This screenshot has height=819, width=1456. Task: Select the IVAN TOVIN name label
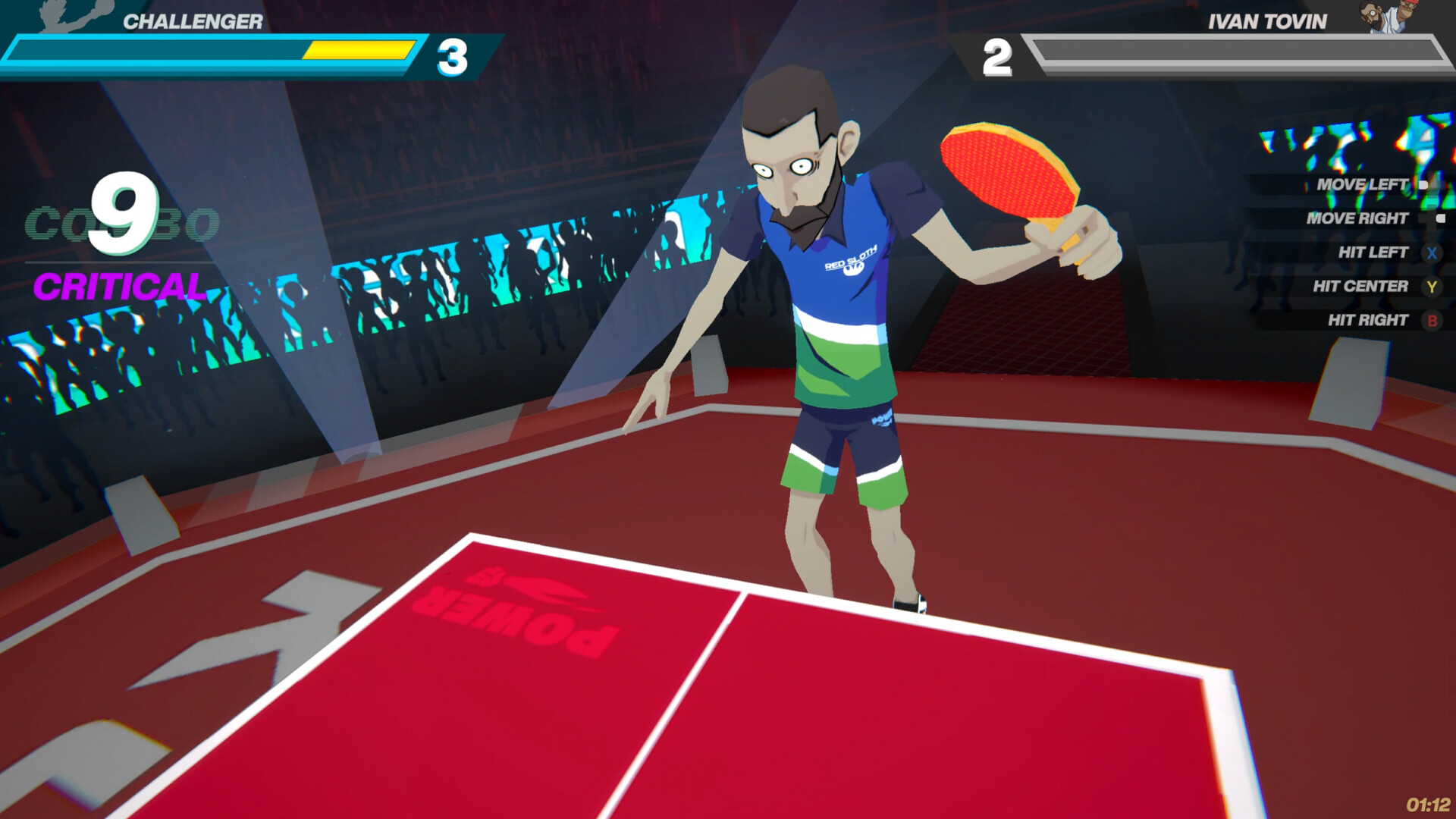point(1268,20)
